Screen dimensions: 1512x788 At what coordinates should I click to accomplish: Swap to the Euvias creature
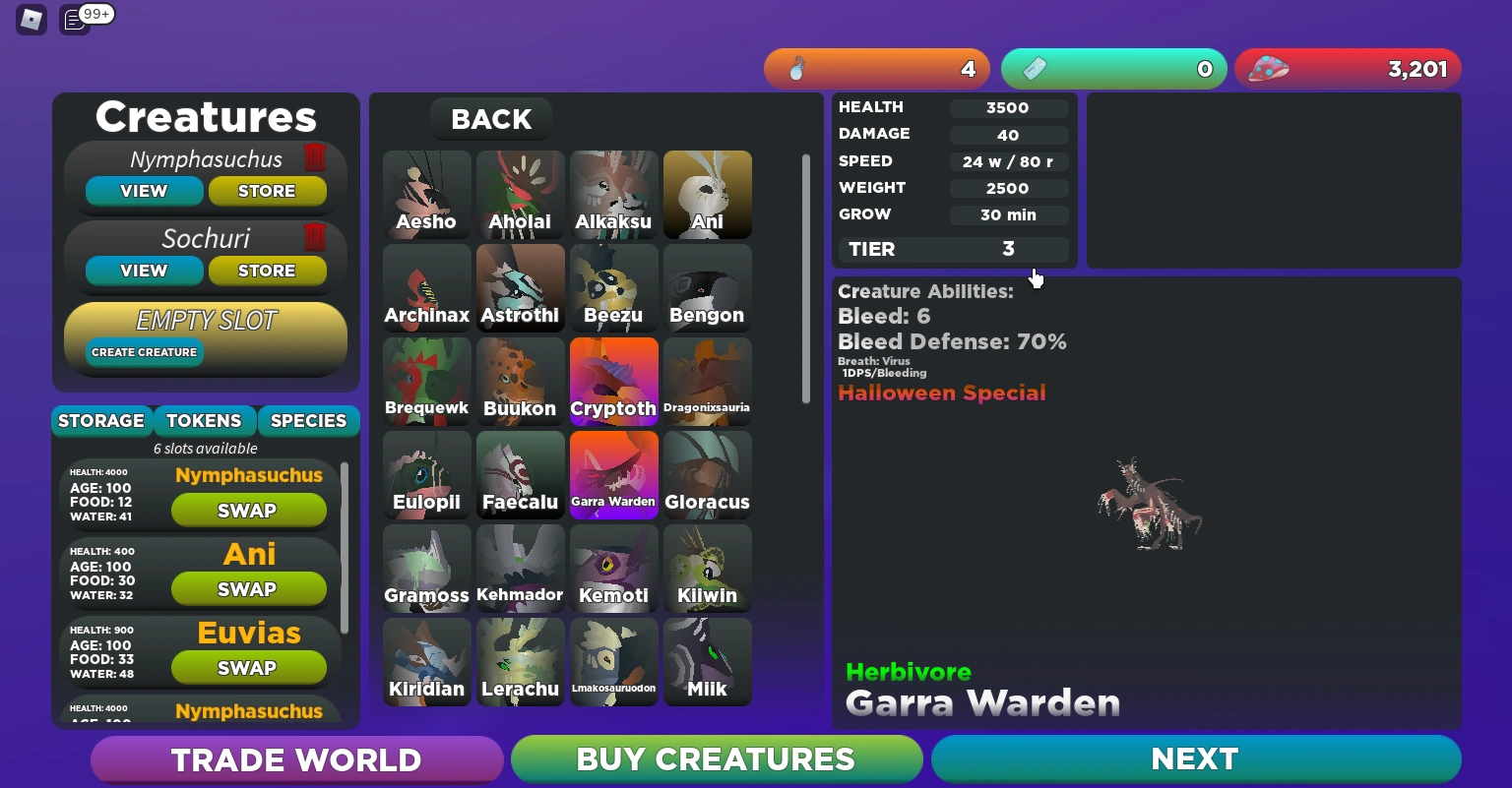coord(248,668)
